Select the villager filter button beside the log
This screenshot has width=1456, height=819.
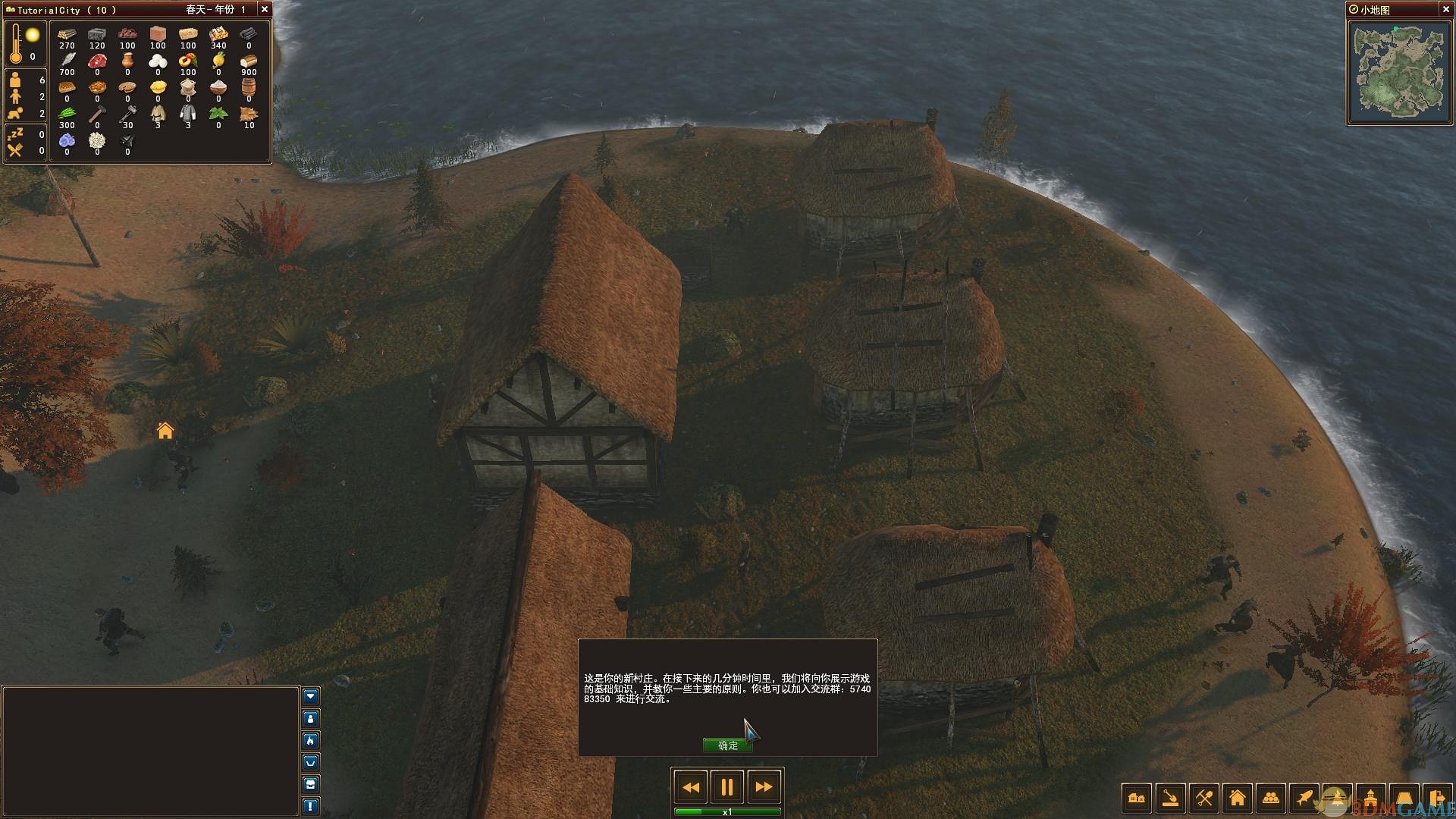(311, 718)
